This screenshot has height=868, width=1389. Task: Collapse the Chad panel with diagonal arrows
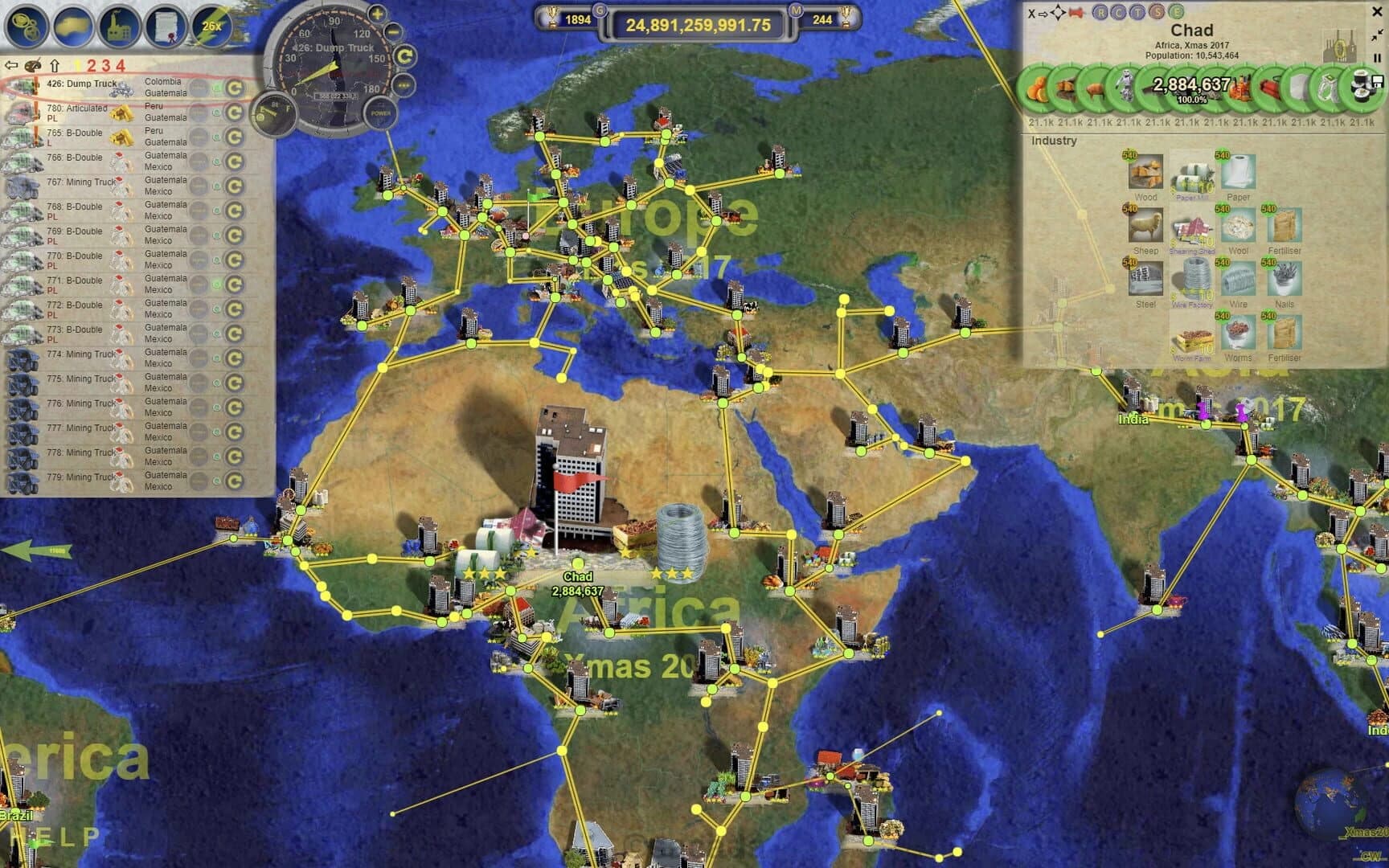point(1377,35)
